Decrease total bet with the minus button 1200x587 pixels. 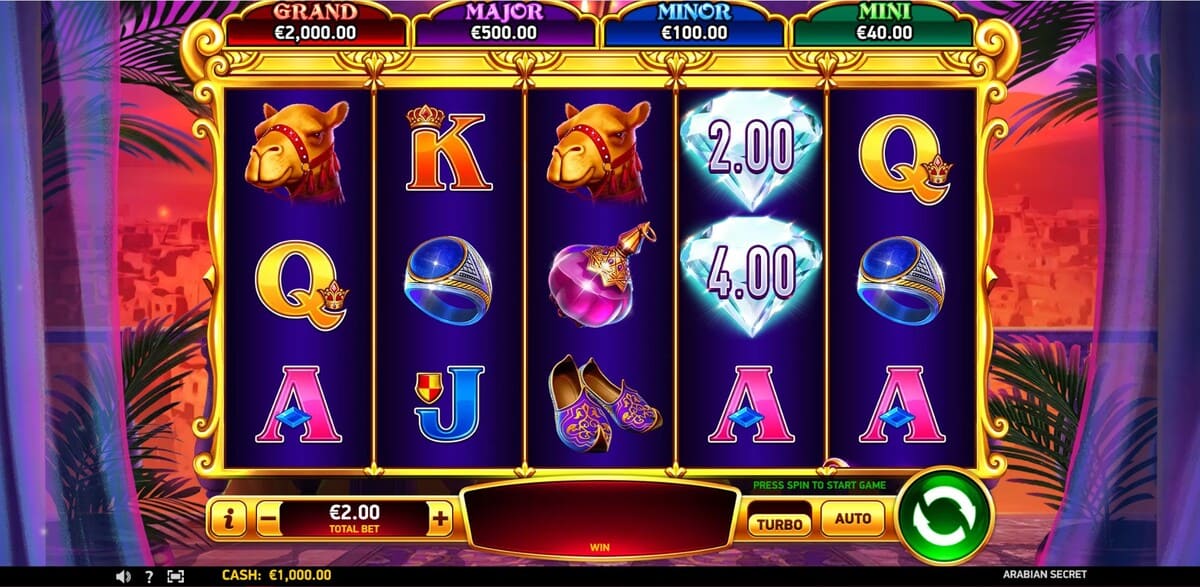(267, 518)
